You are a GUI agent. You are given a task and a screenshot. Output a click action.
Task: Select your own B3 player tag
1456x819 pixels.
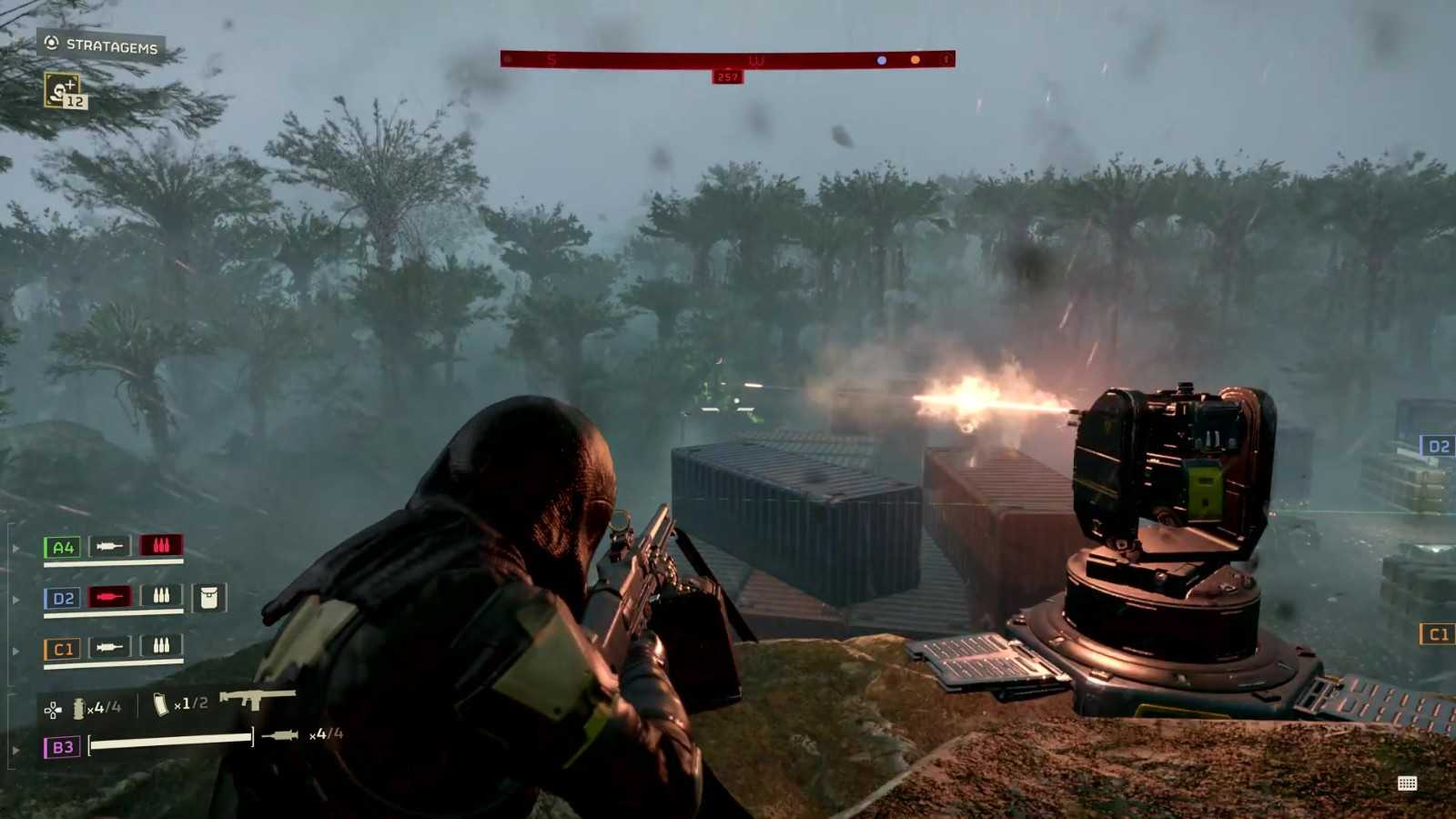point(62,747)
